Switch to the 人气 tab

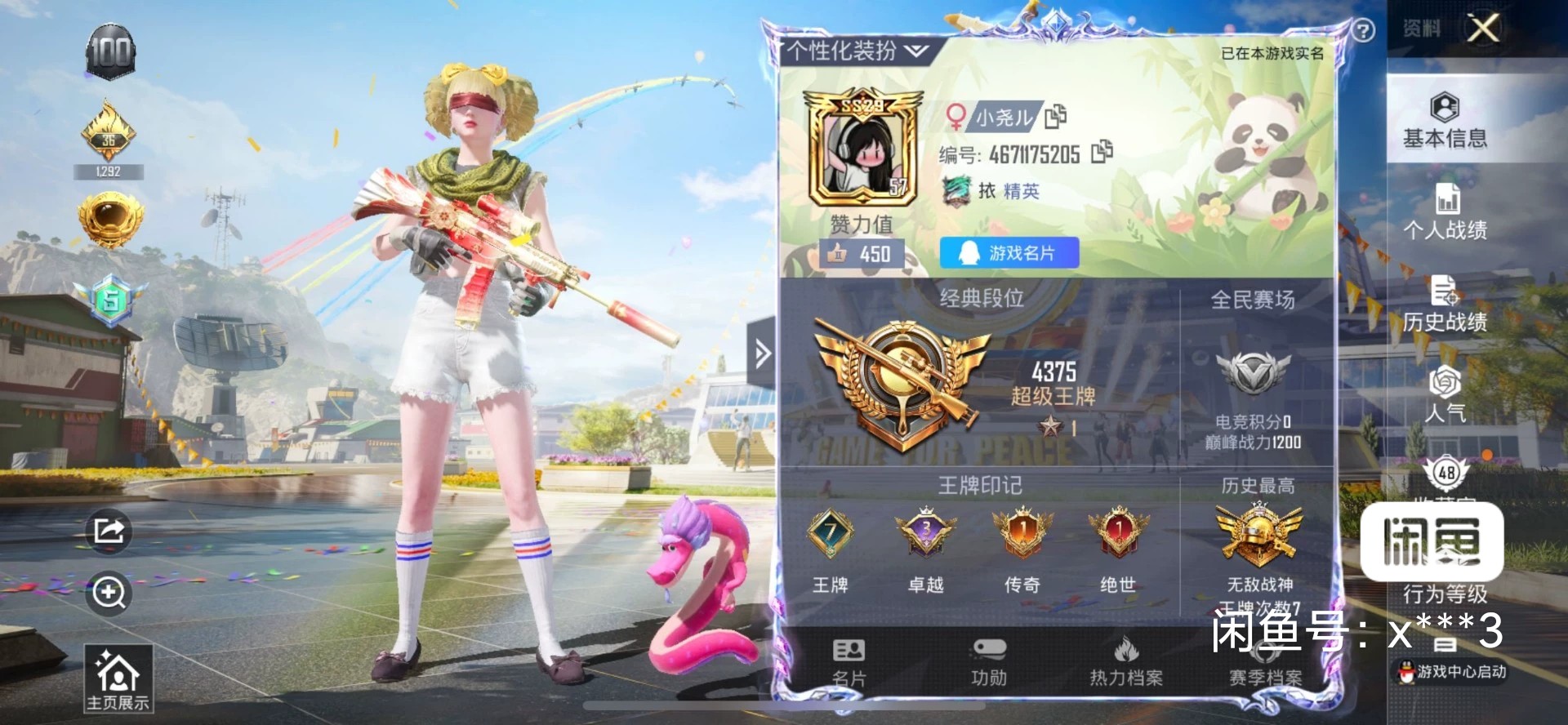click(x=1445, y=394)
